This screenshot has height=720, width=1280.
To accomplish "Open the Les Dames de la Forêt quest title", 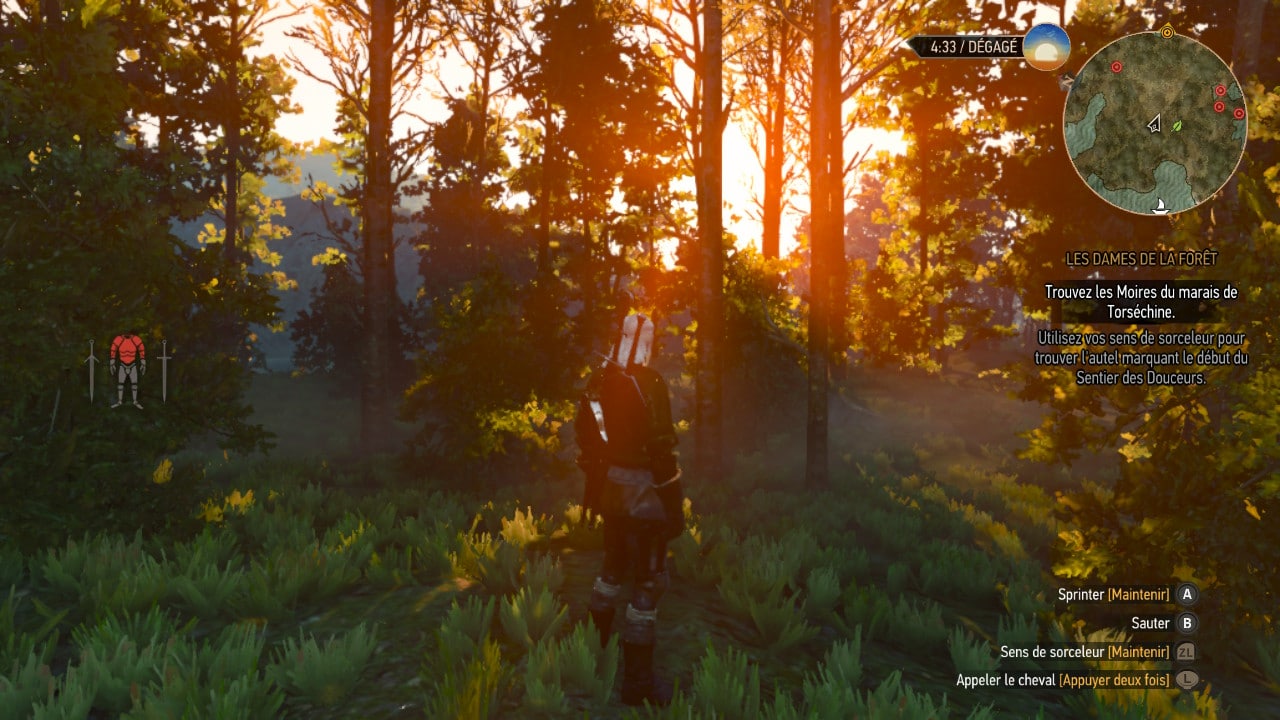I will [1141, 259].
